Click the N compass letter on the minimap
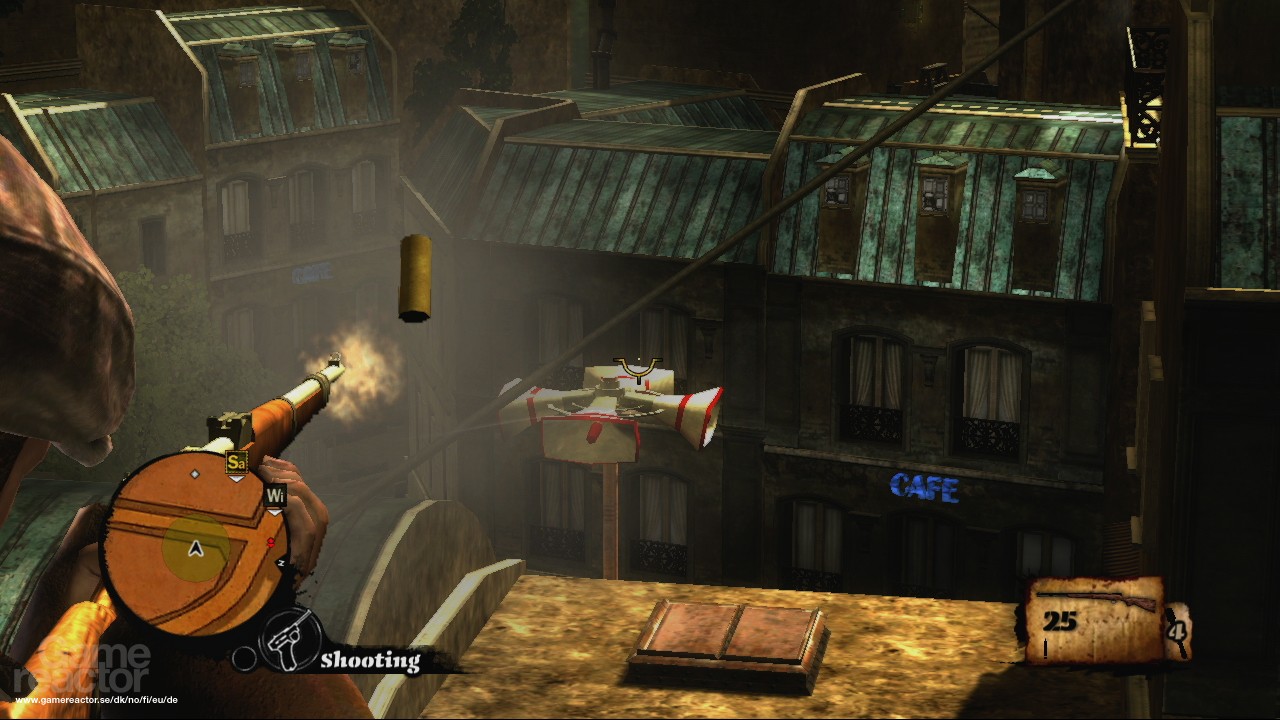Screen dimensions: 1280x720 pyautogui.click(x=281, y=562)
